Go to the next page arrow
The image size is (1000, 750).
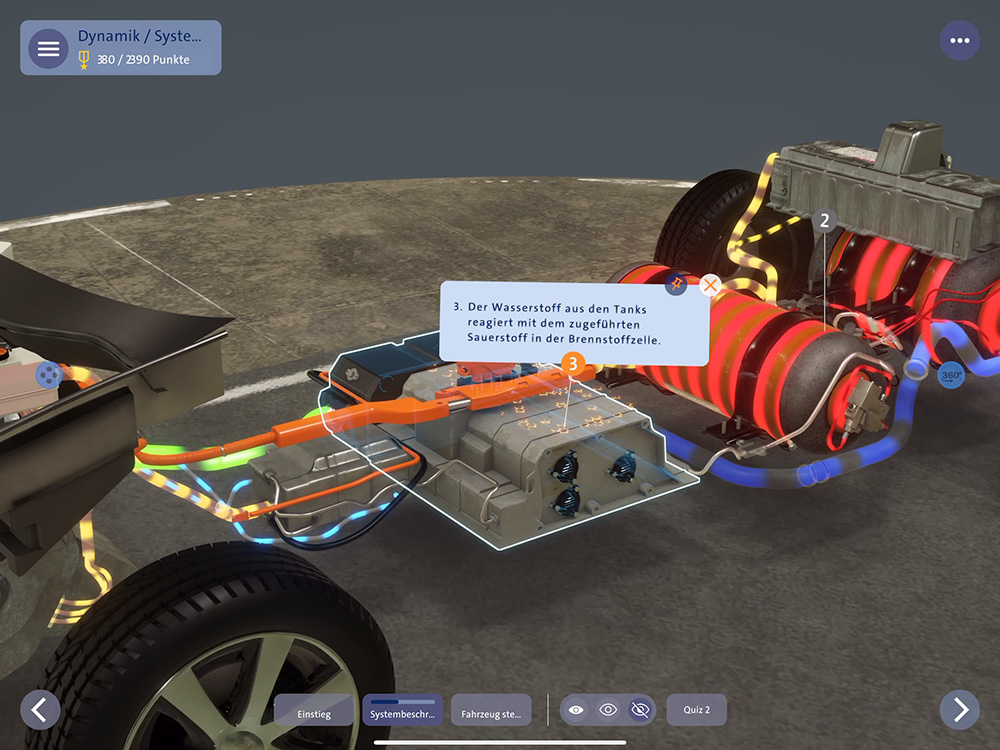pos(960,709)
